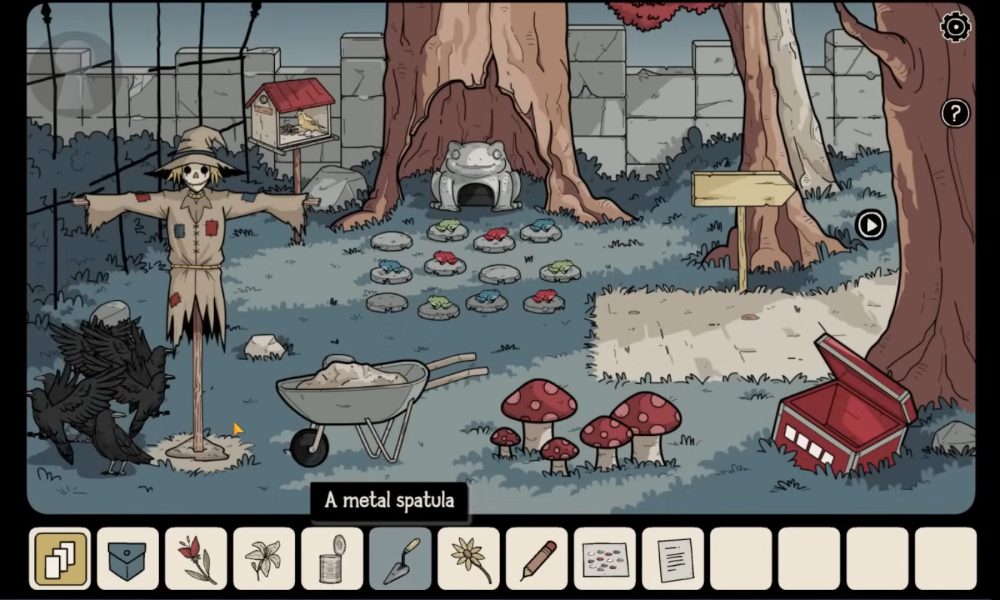Viewport: 1000px width, 600px height.
Task: Toggle the stacked pages inventory button
Action: click(x=60, y=558)
